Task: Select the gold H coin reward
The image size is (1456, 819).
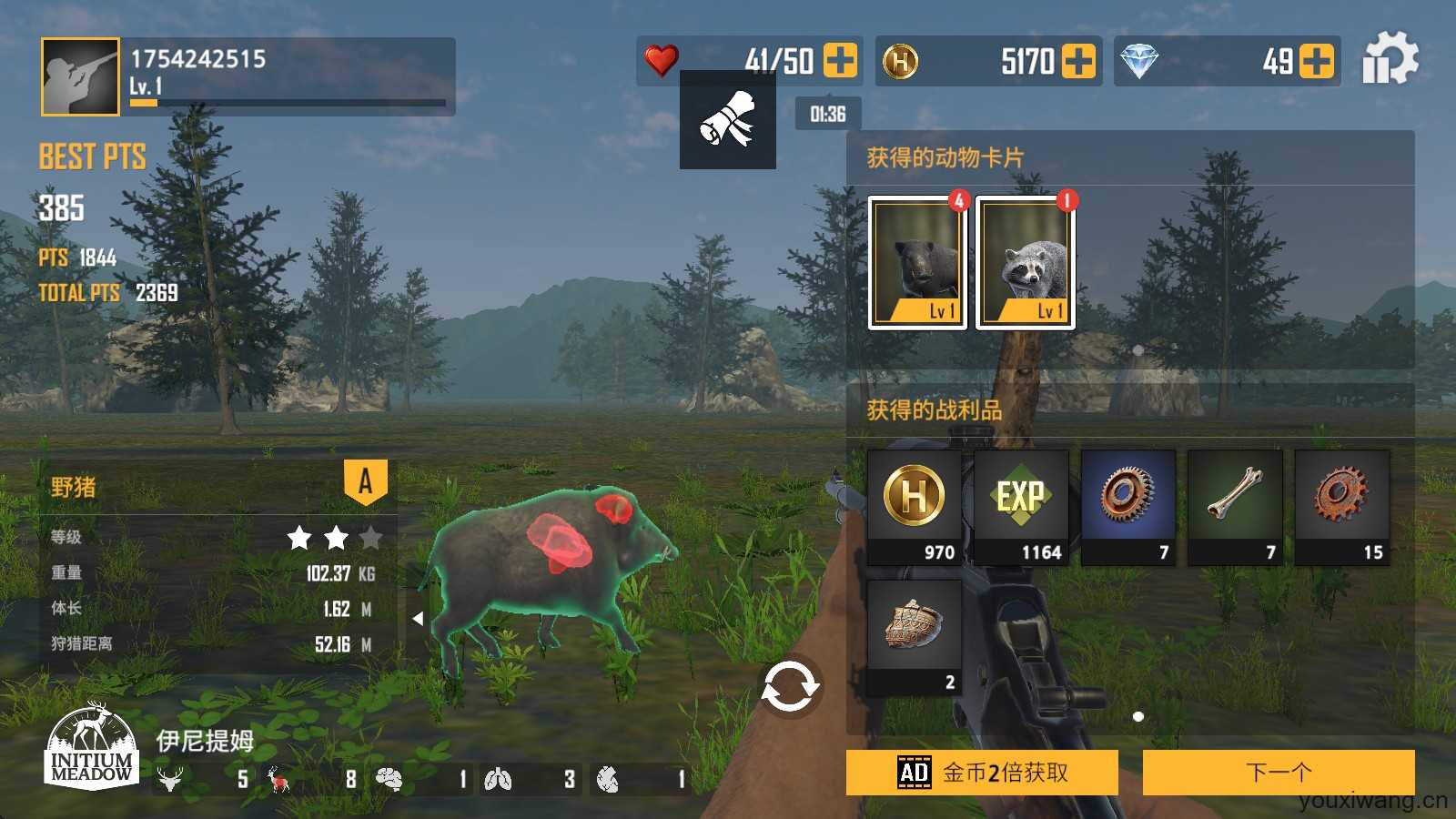Action: (x=914, y=507)
